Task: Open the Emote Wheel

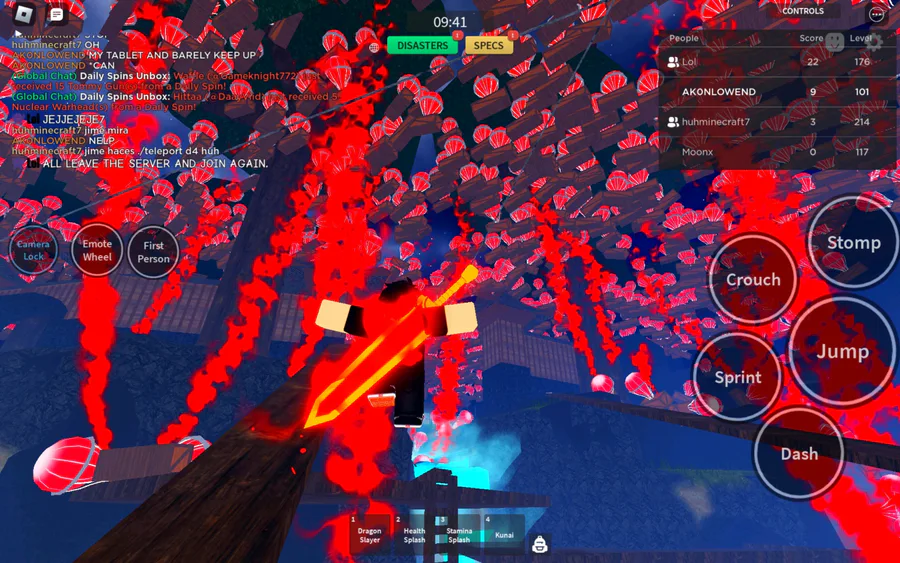Action: (x=97, y=251)
